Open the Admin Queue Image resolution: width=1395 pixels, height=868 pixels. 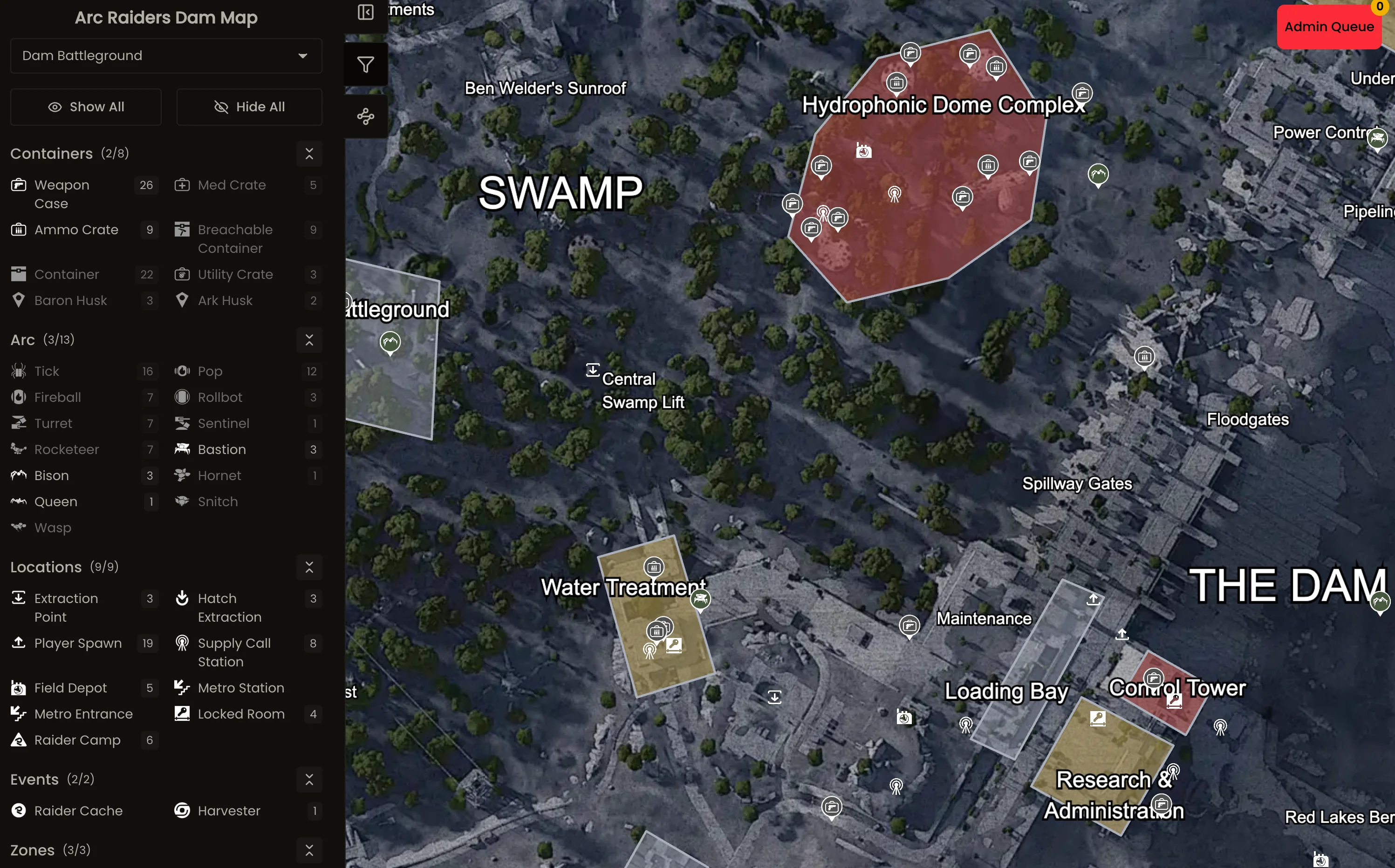(x=1329, y=27)
